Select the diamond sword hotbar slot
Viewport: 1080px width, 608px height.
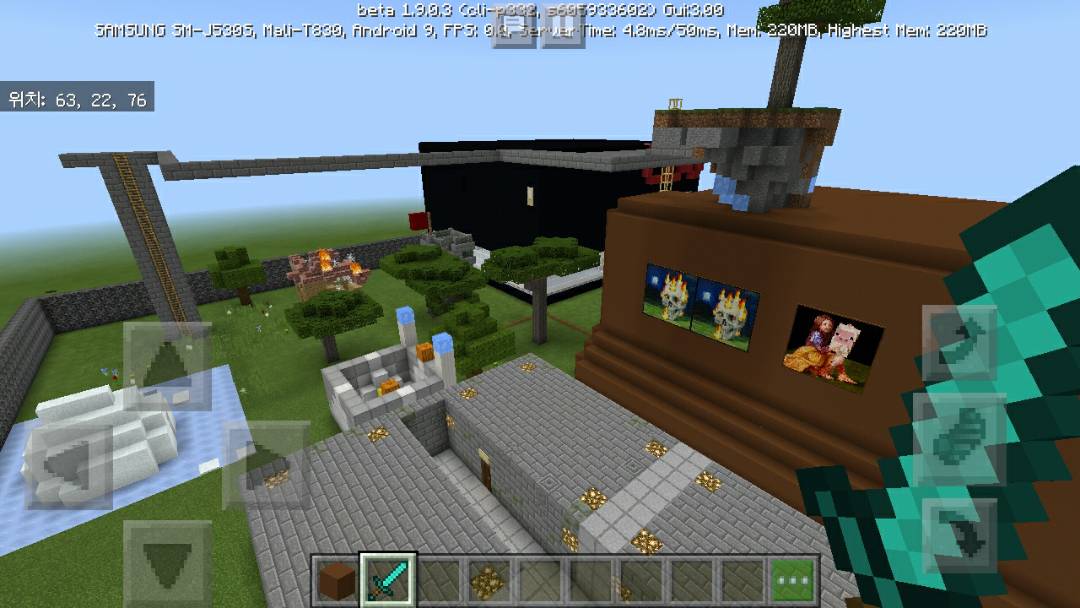pyautogui.click(x=388, y=579)
